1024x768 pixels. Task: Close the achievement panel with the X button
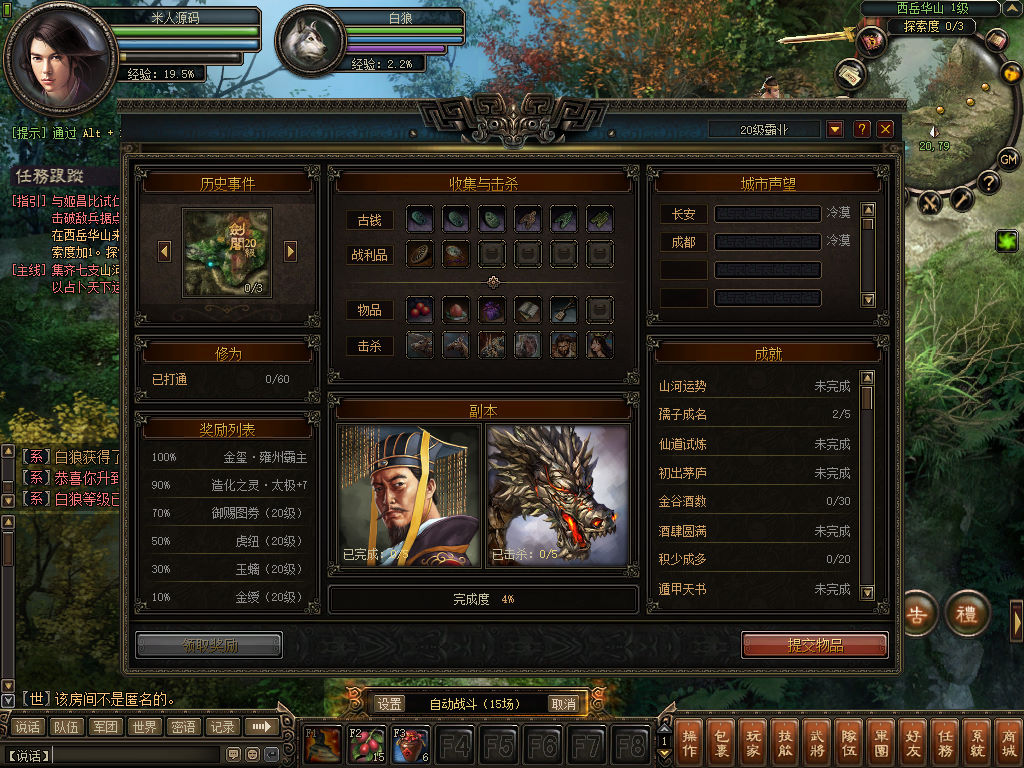point(885,129)
